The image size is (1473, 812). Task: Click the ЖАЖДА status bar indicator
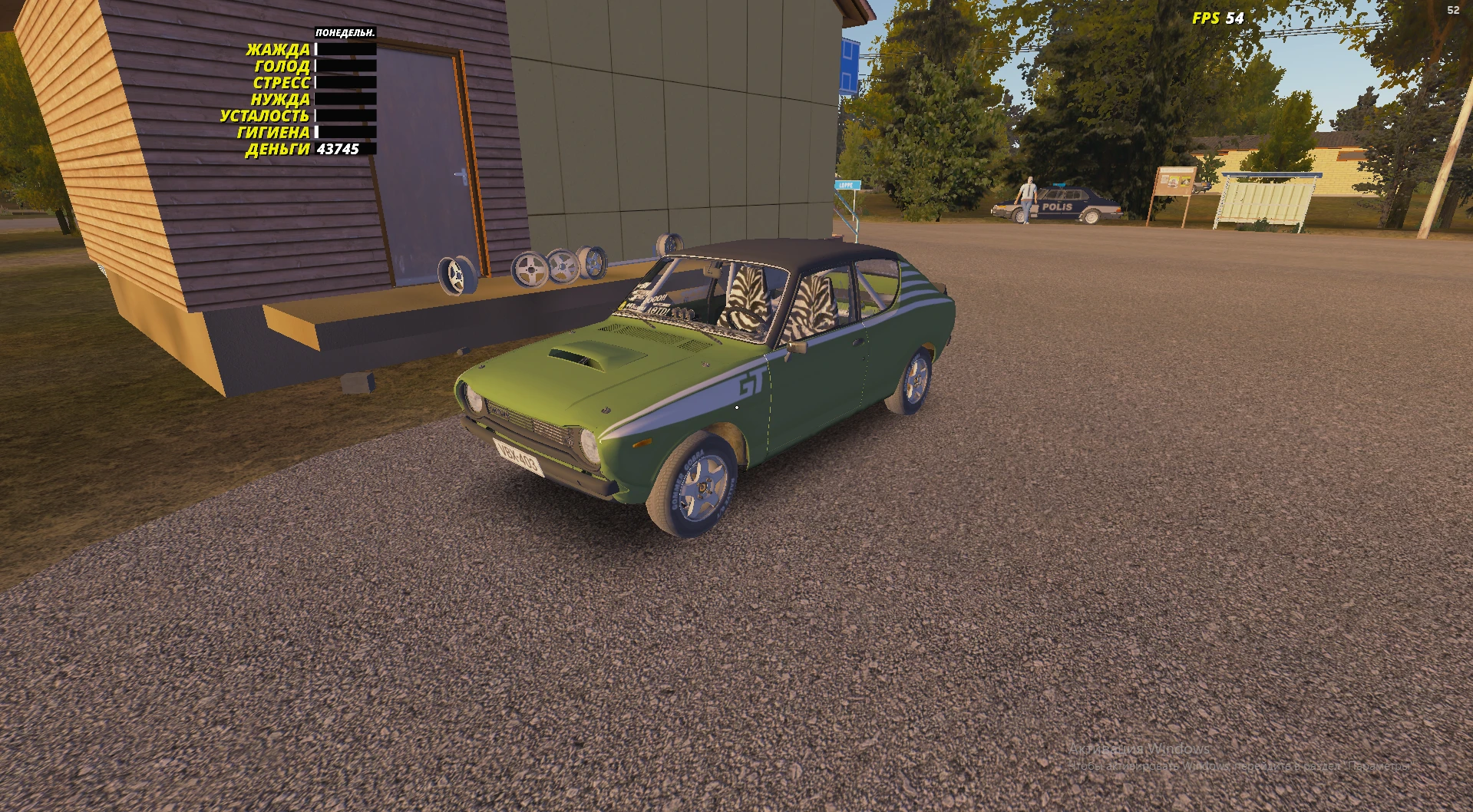pos(343,48)
